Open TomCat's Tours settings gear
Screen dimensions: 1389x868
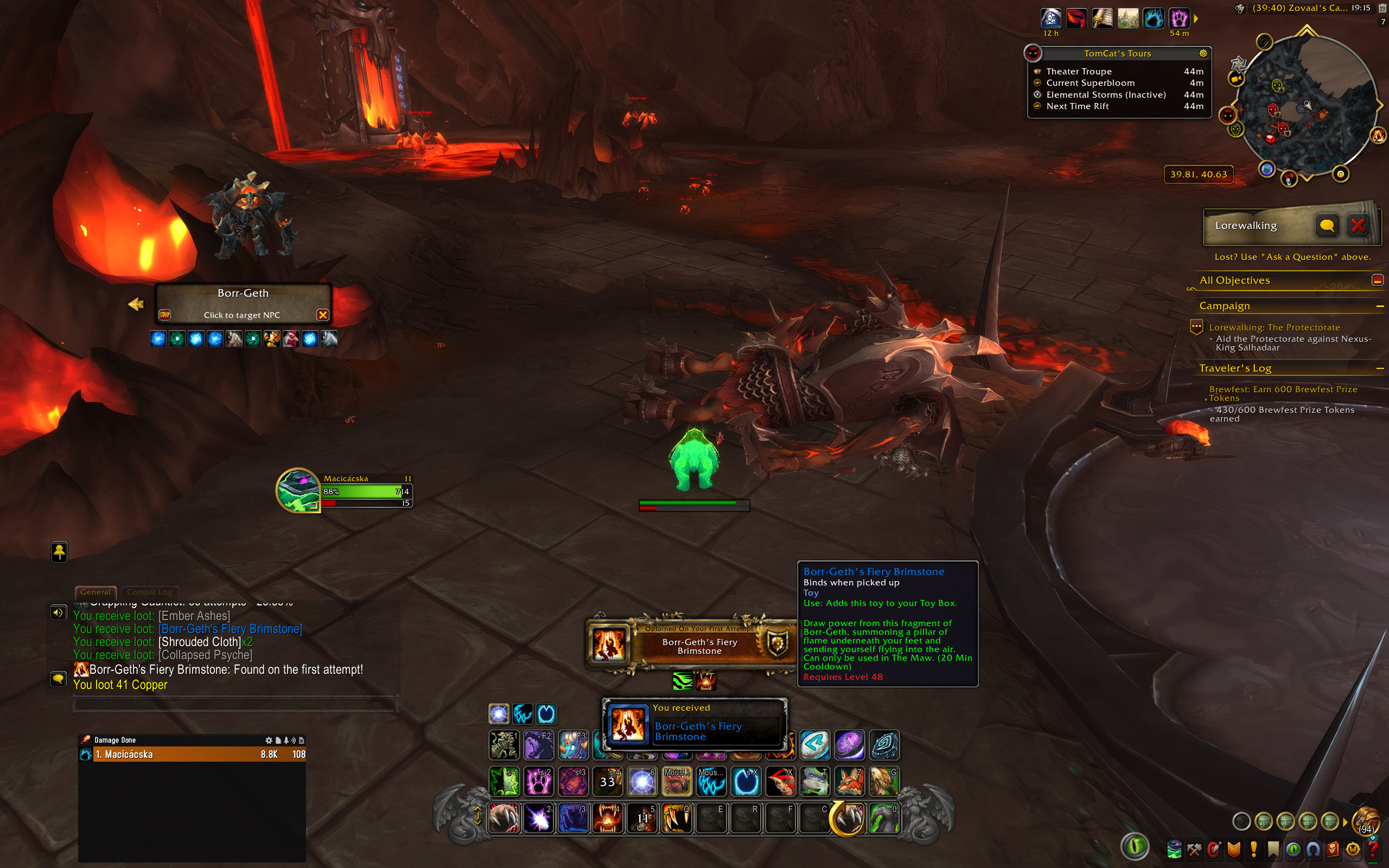(1203, 53)
